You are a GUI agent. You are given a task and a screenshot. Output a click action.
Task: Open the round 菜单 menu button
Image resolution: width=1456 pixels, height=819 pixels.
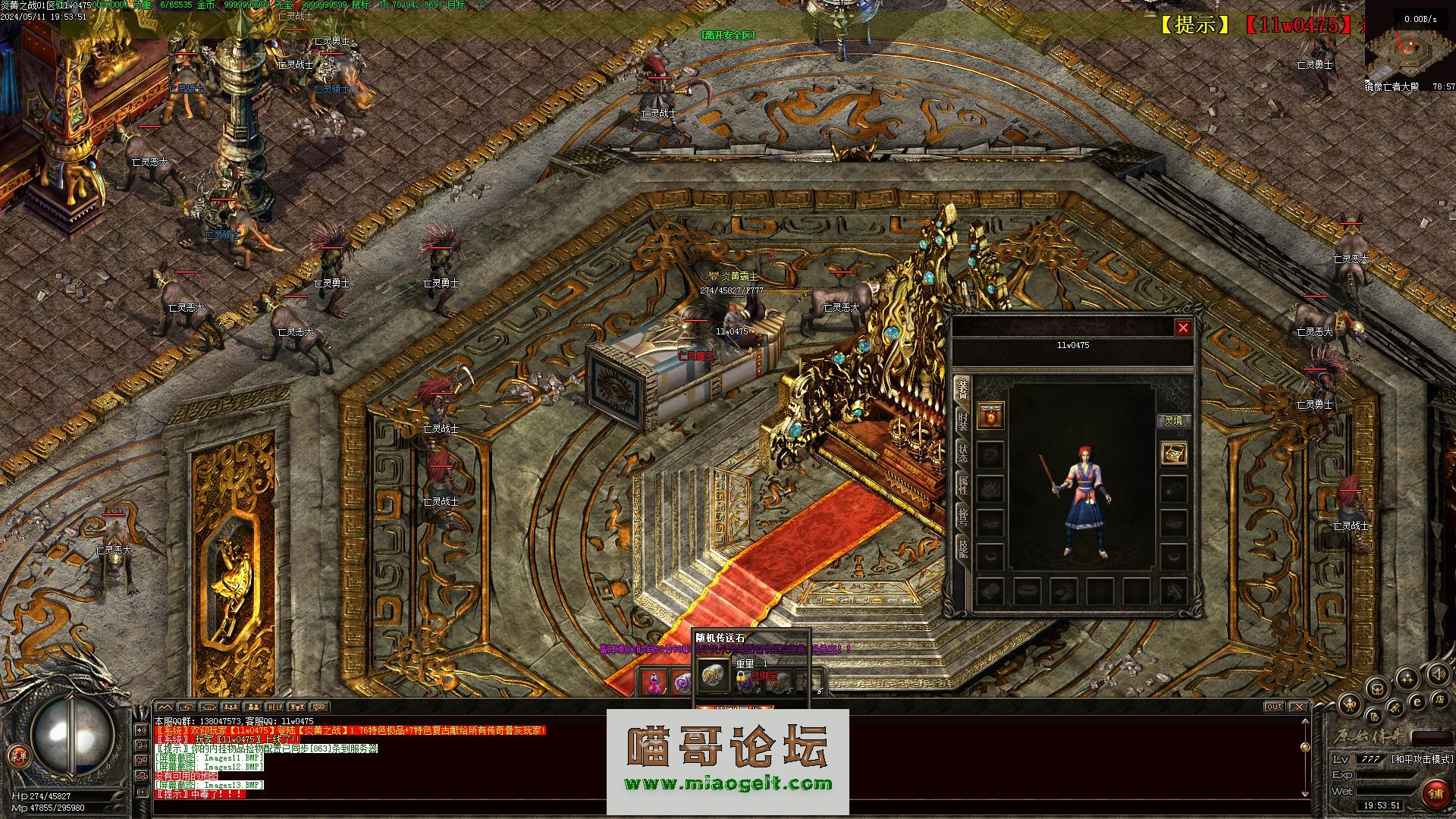pos(17,756)
